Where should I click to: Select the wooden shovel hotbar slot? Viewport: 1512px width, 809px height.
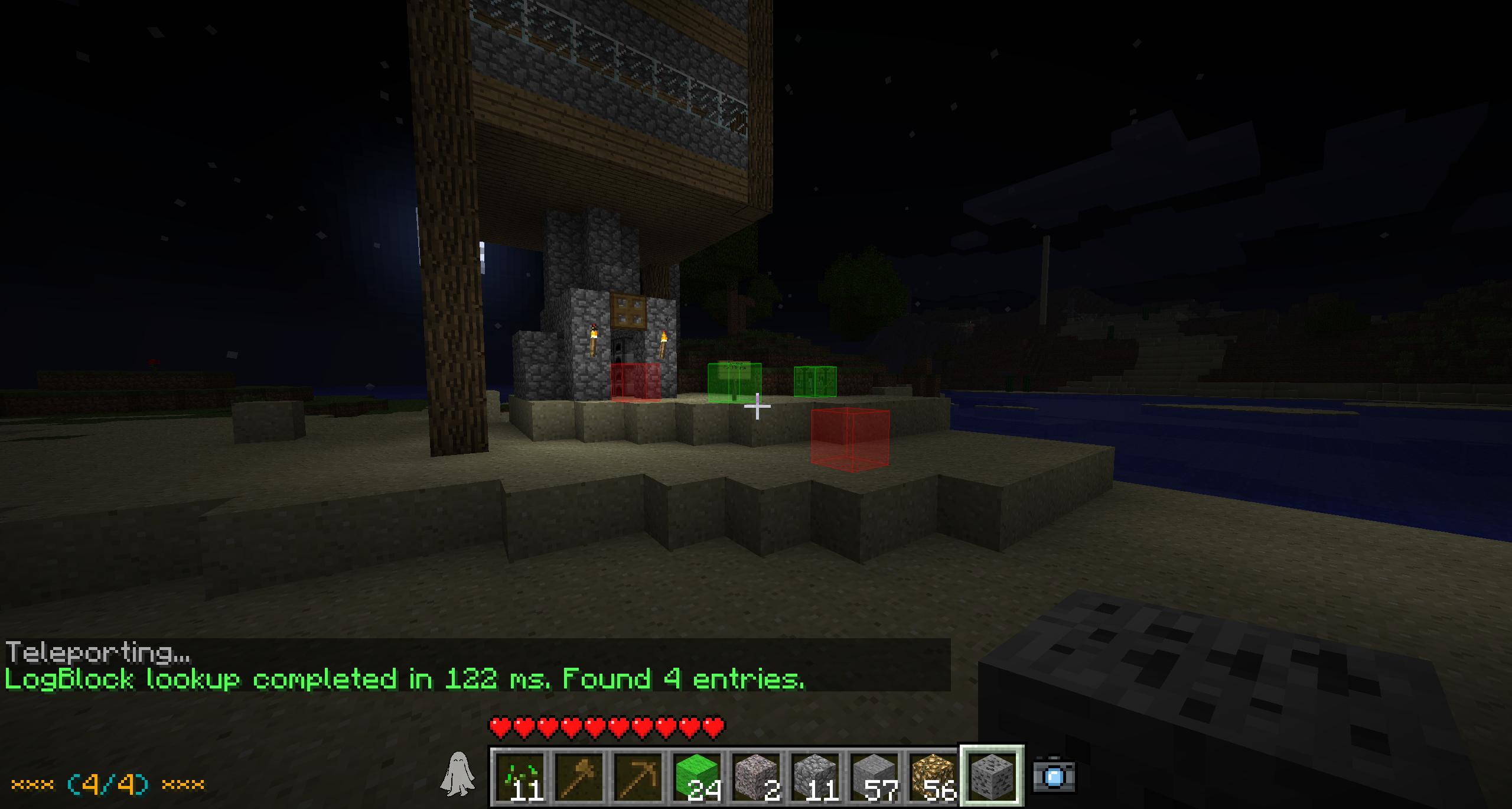579,776
